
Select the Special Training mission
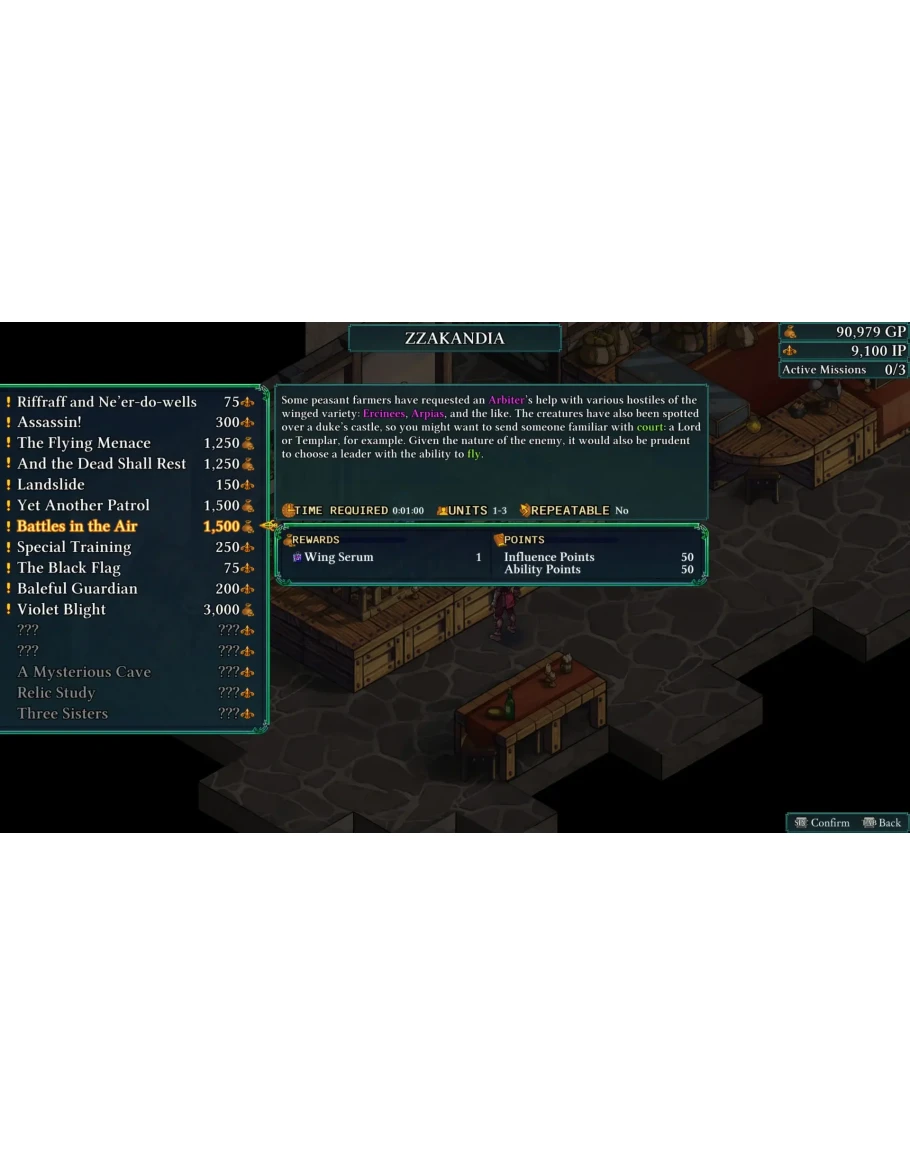coord(74,547)
